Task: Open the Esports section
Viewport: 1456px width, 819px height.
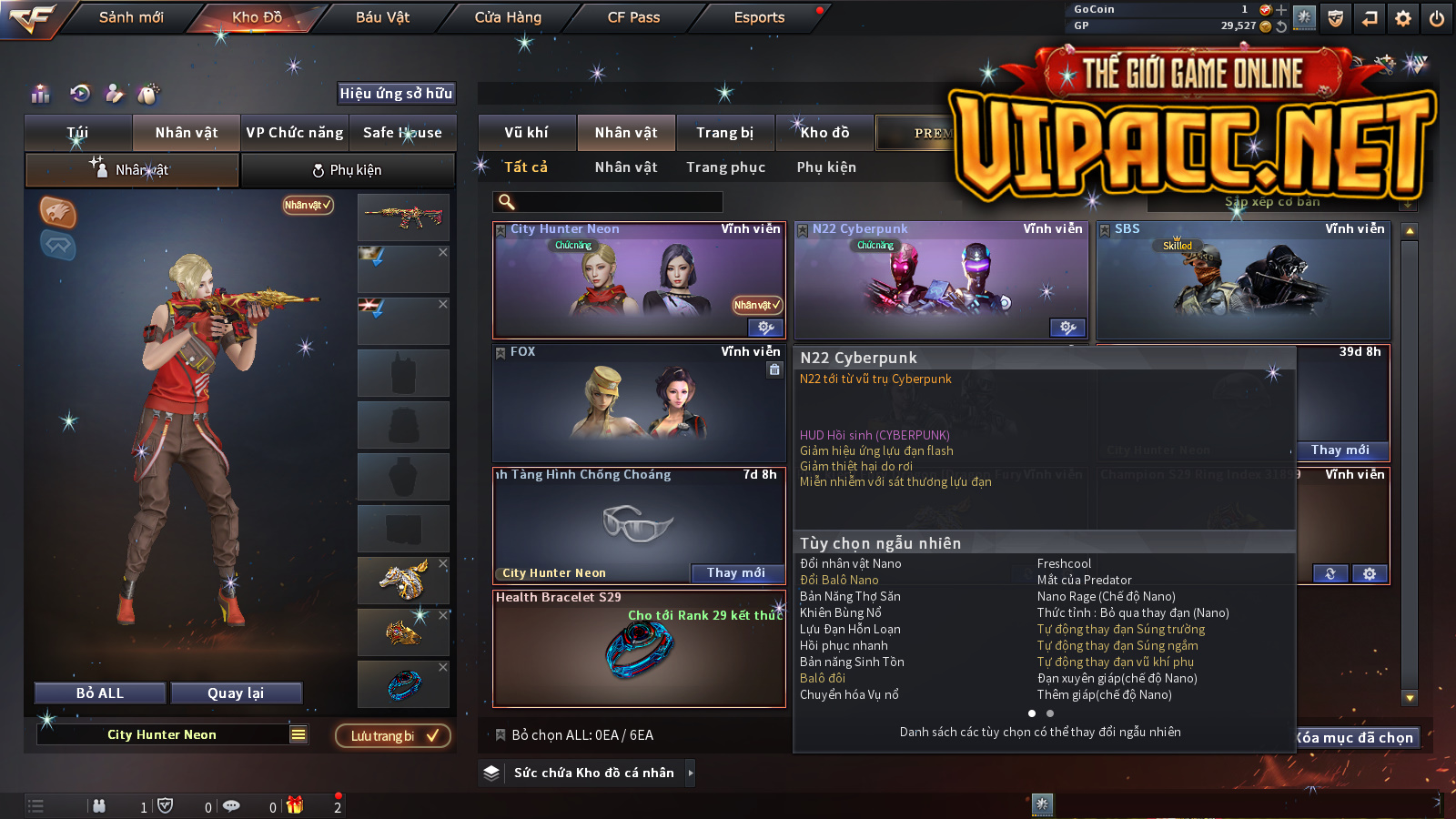Action: (759, 17)
